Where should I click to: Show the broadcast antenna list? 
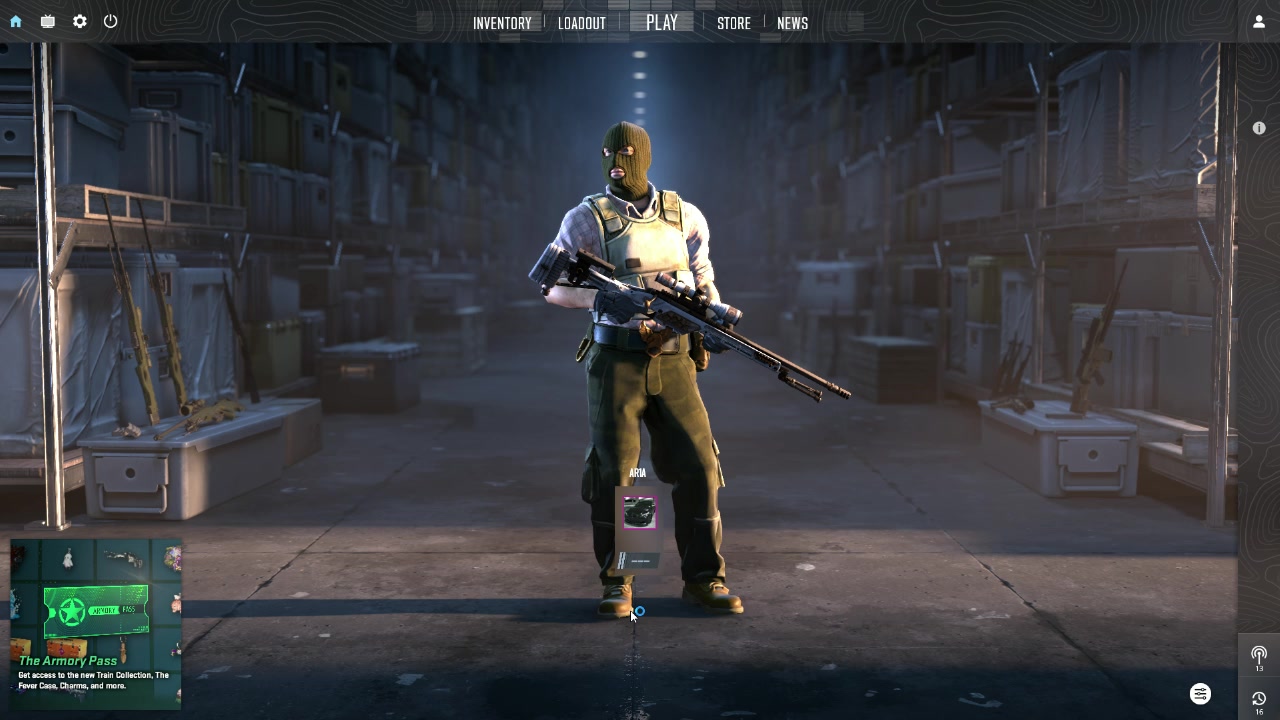[x=1259, y=655]
